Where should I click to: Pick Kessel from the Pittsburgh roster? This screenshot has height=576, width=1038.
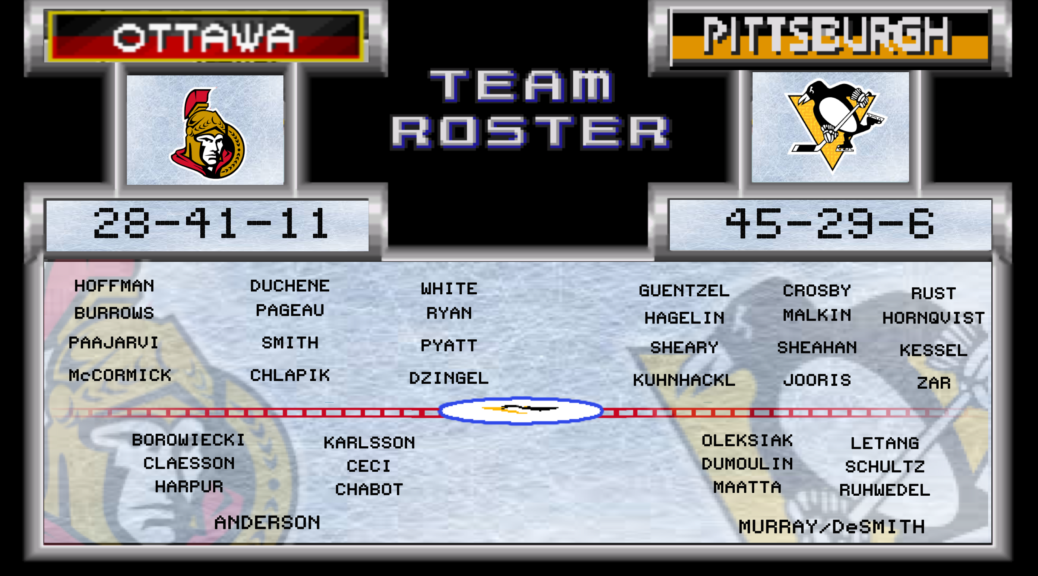tap(933, 350)
